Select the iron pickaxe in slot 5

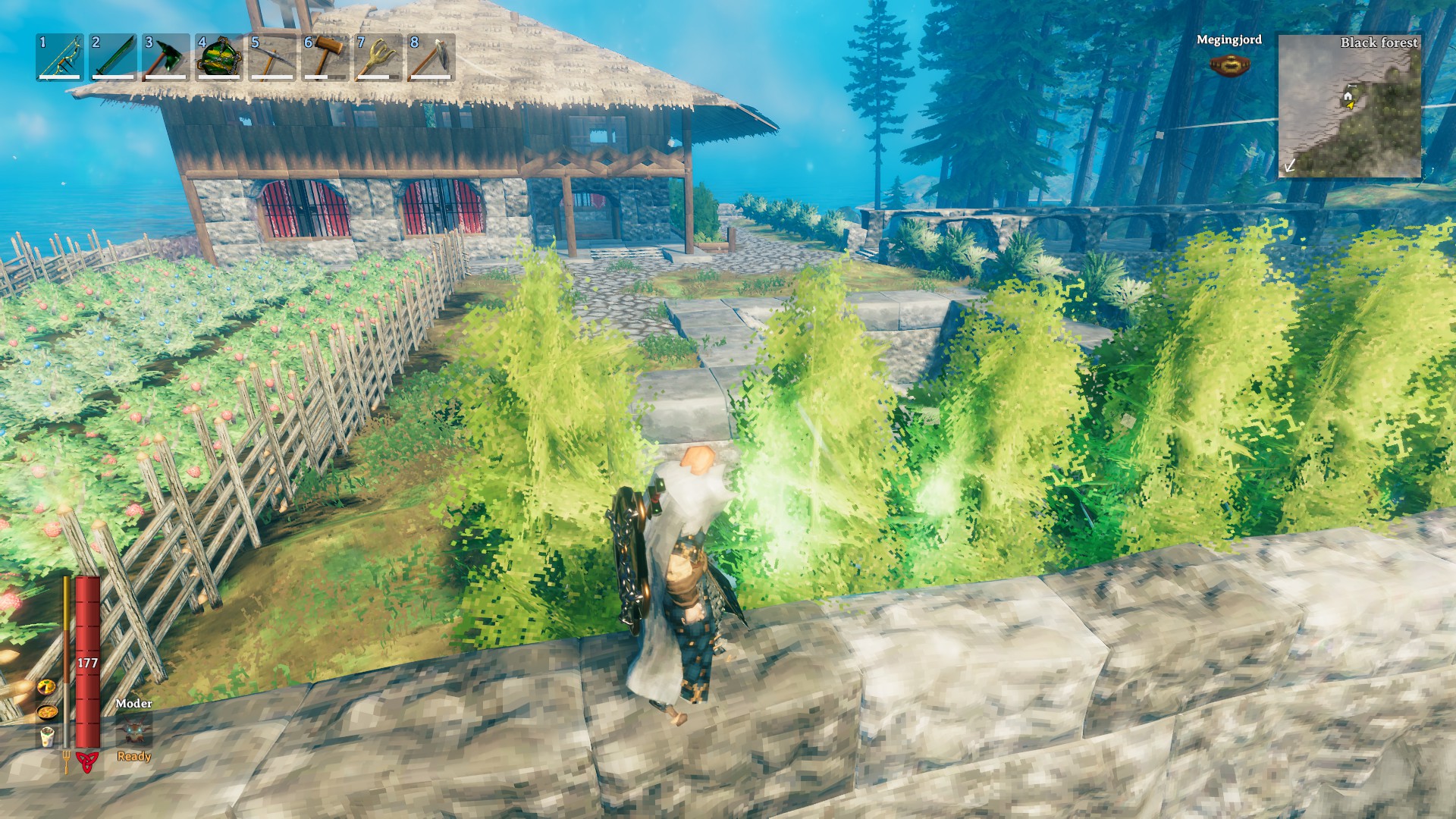pyautogui.click(x=269, y=57)
